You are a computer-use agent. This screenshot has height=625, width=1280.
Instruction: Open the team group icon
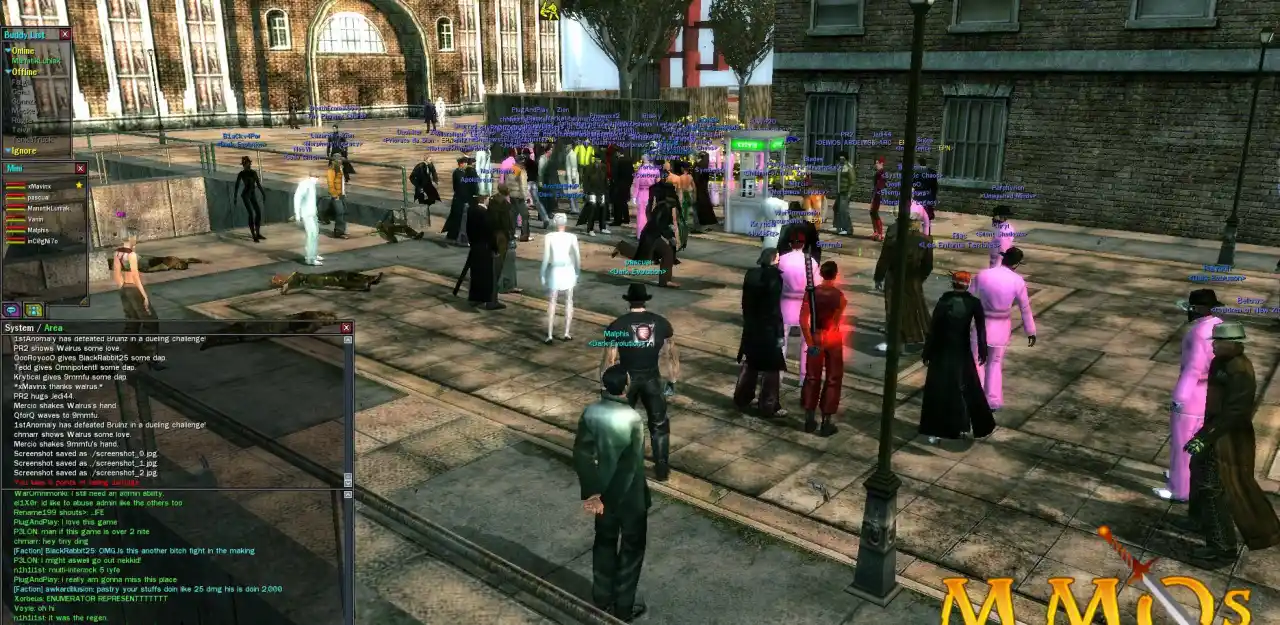pos(33,311)
